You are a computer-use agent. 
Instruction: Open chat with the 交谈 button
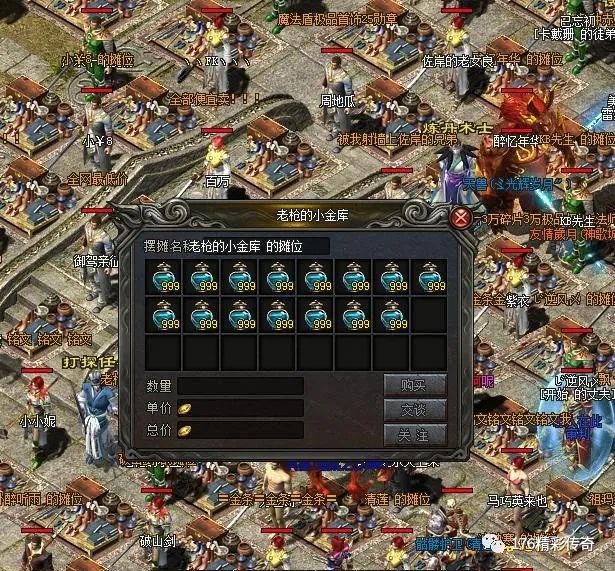coord(414,410)
